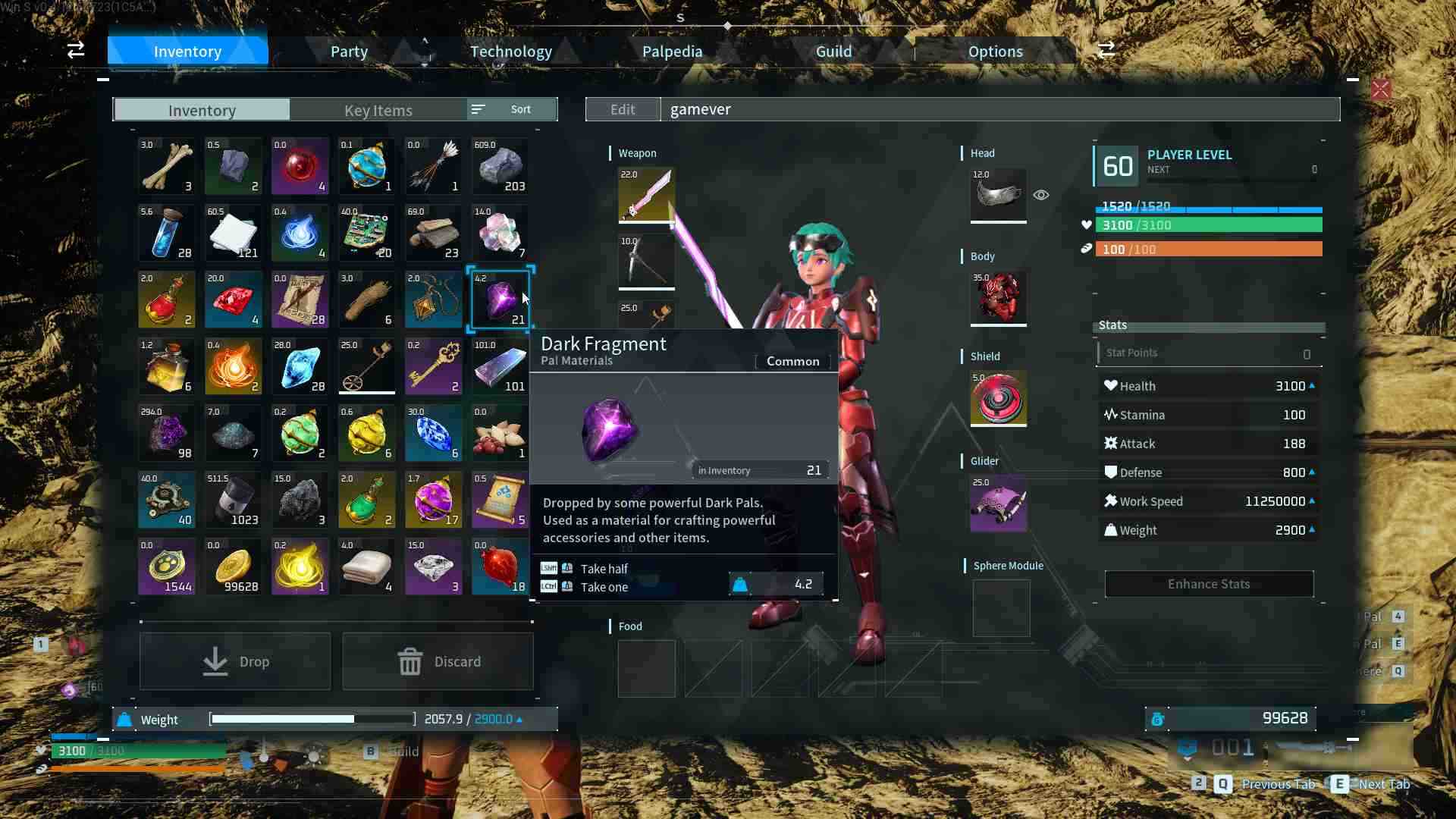This screenshot has height=819, width=1456.
Task: Open the Guild tab
Action: click(833, 52)
